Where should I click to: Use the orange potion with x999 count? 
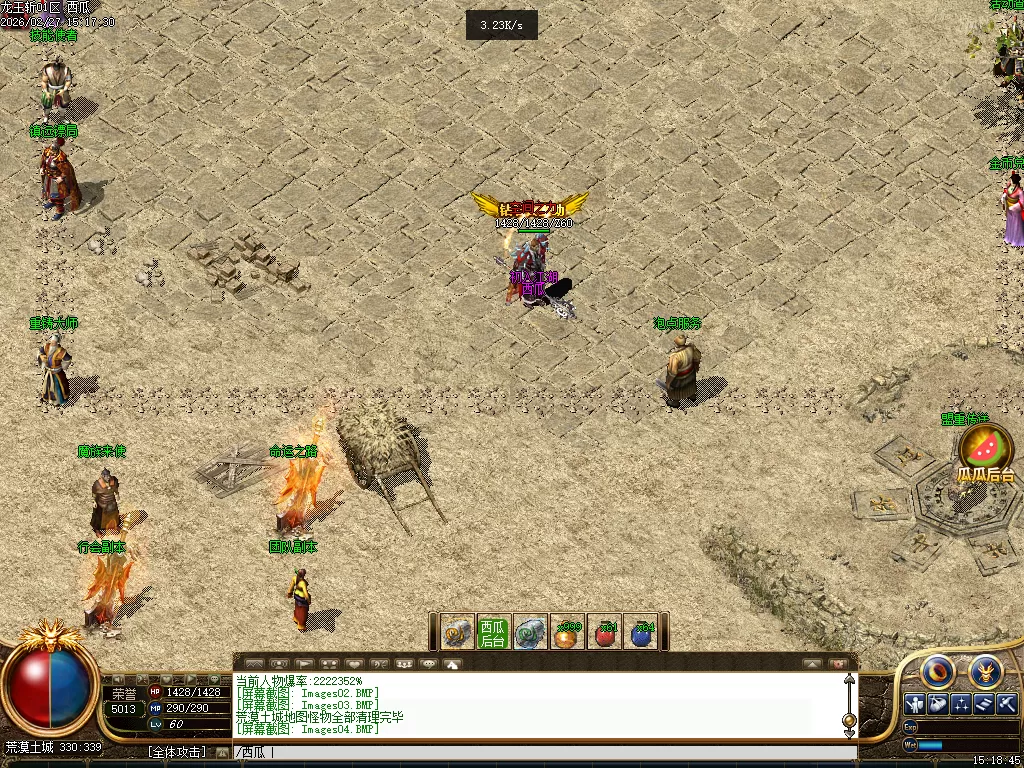[568, 633]
